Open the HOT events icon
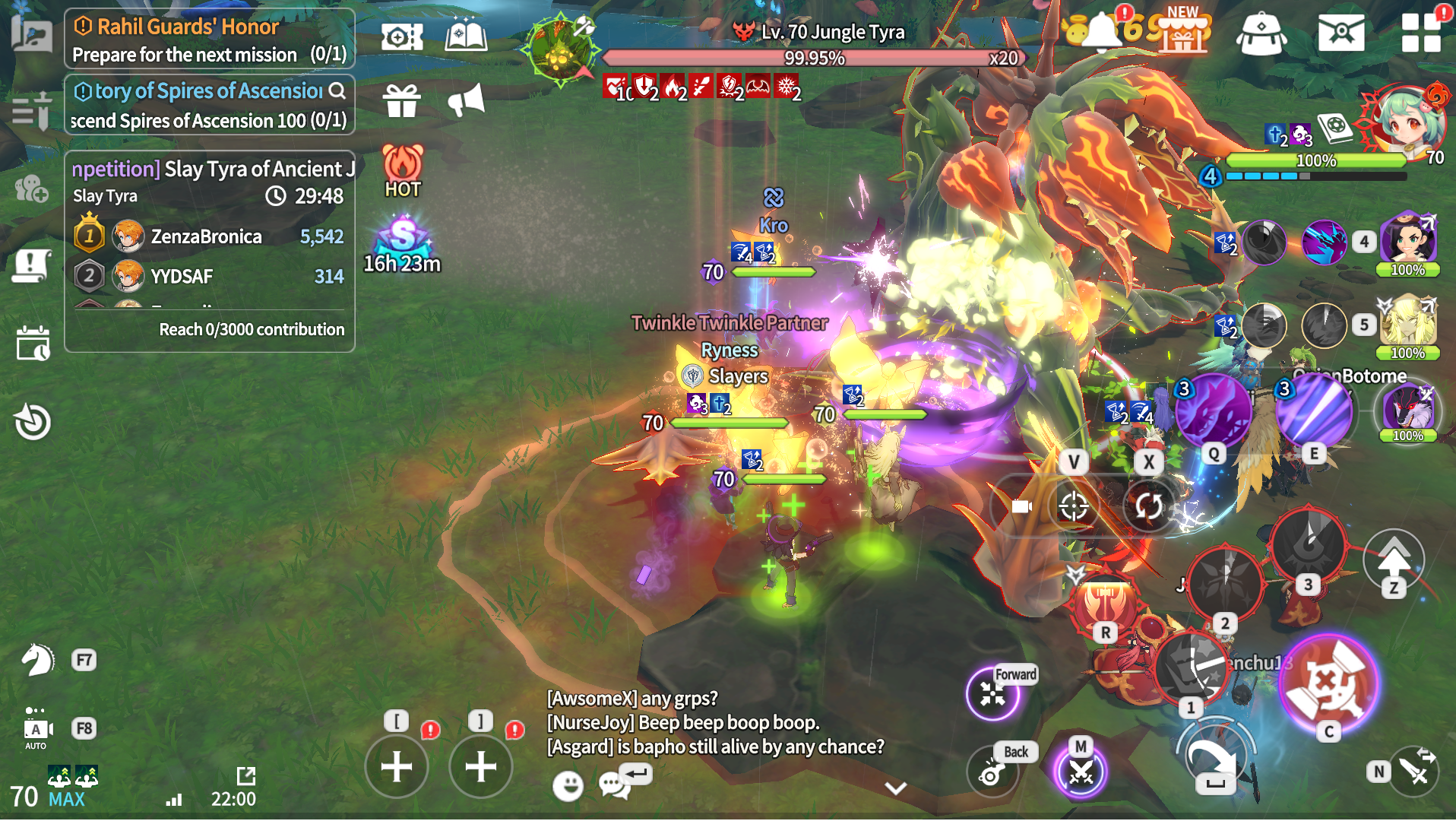Viewport: 1456px width, 821px height. click(x=402, y=171)
